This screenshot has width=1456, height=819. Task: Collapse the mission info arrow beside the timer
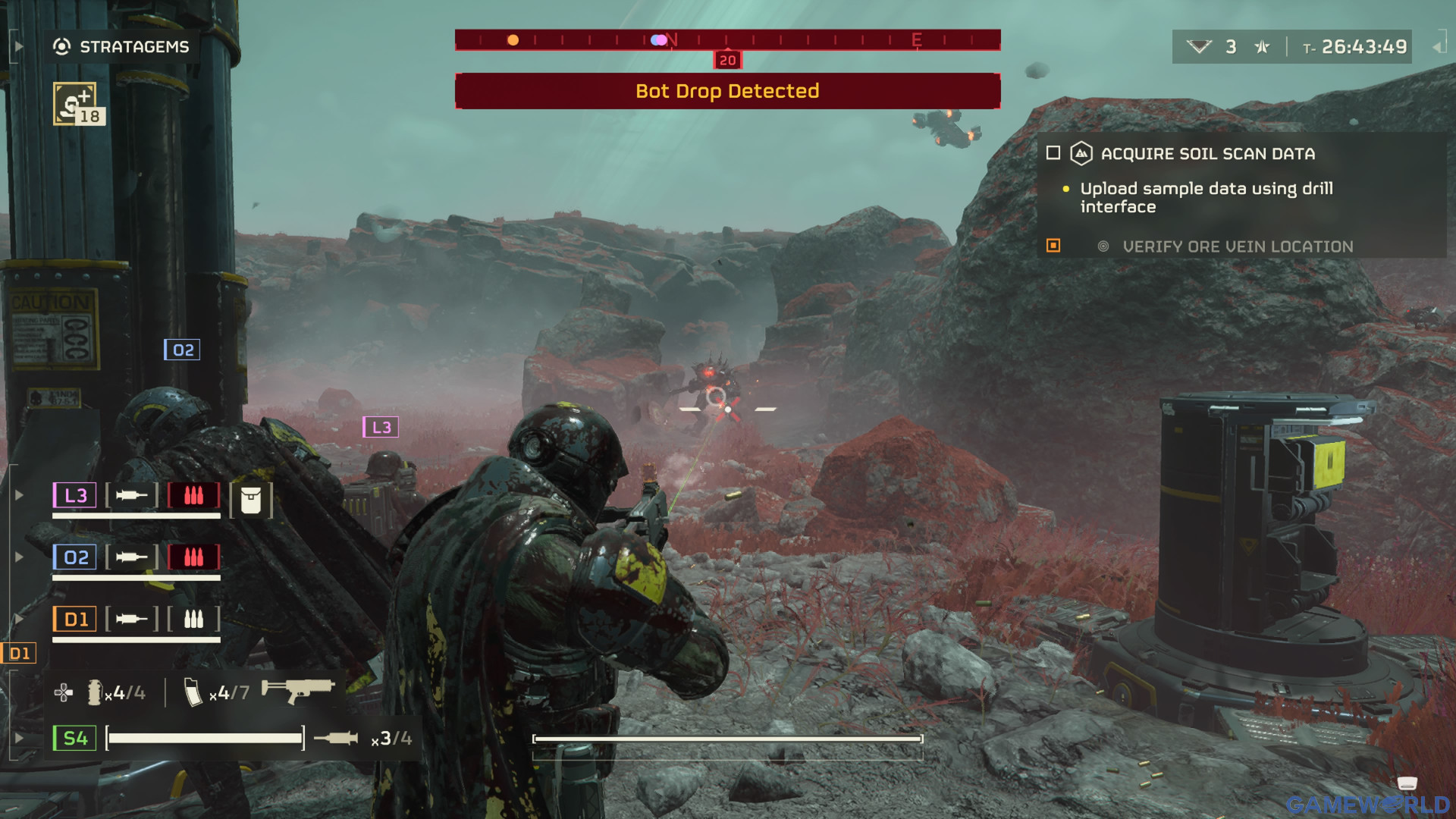pyautogui.click(x=1437, y=47)
